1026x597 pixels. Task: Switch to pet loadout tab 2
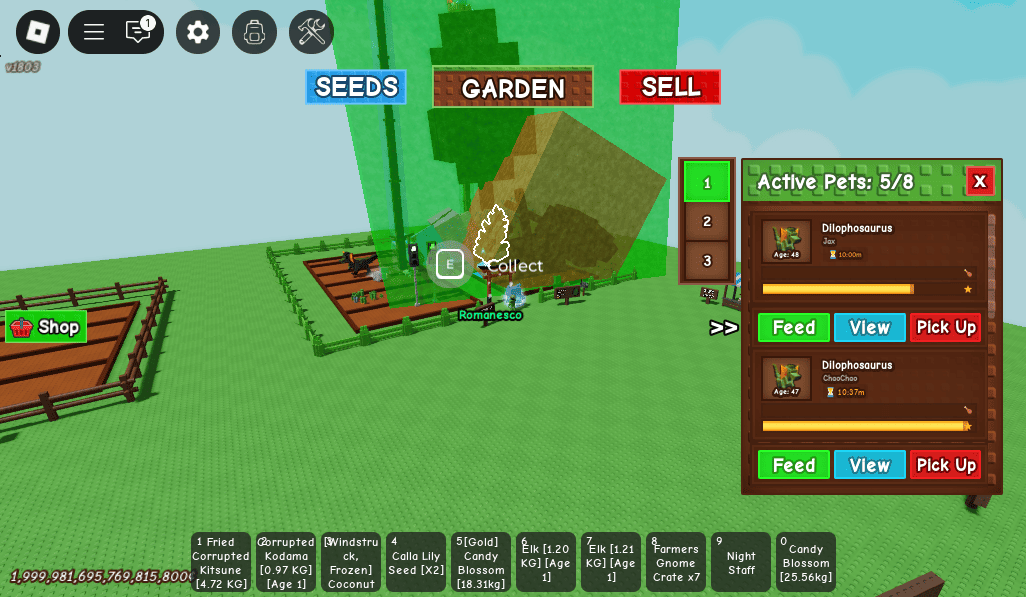click(x=707, y=221)
